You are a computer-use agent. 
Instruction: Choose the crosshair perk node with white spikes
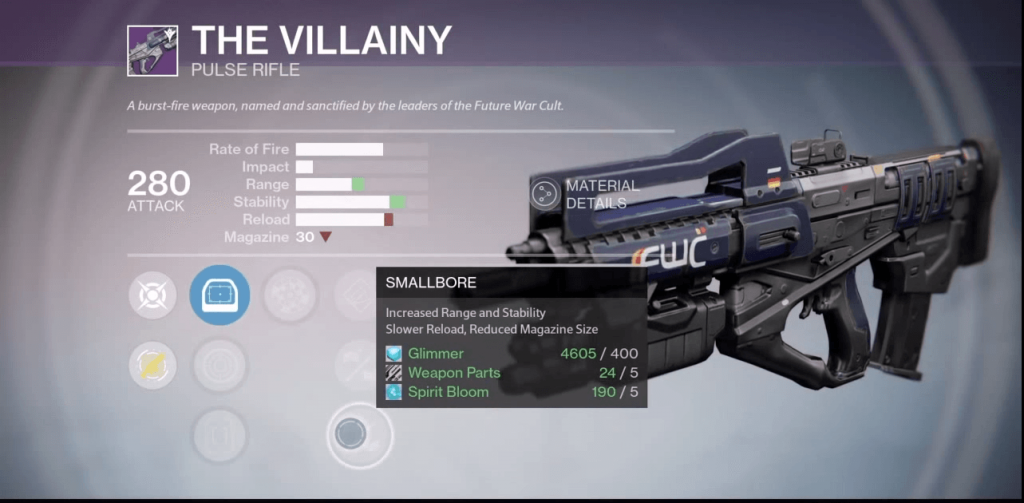pos(152,295)
